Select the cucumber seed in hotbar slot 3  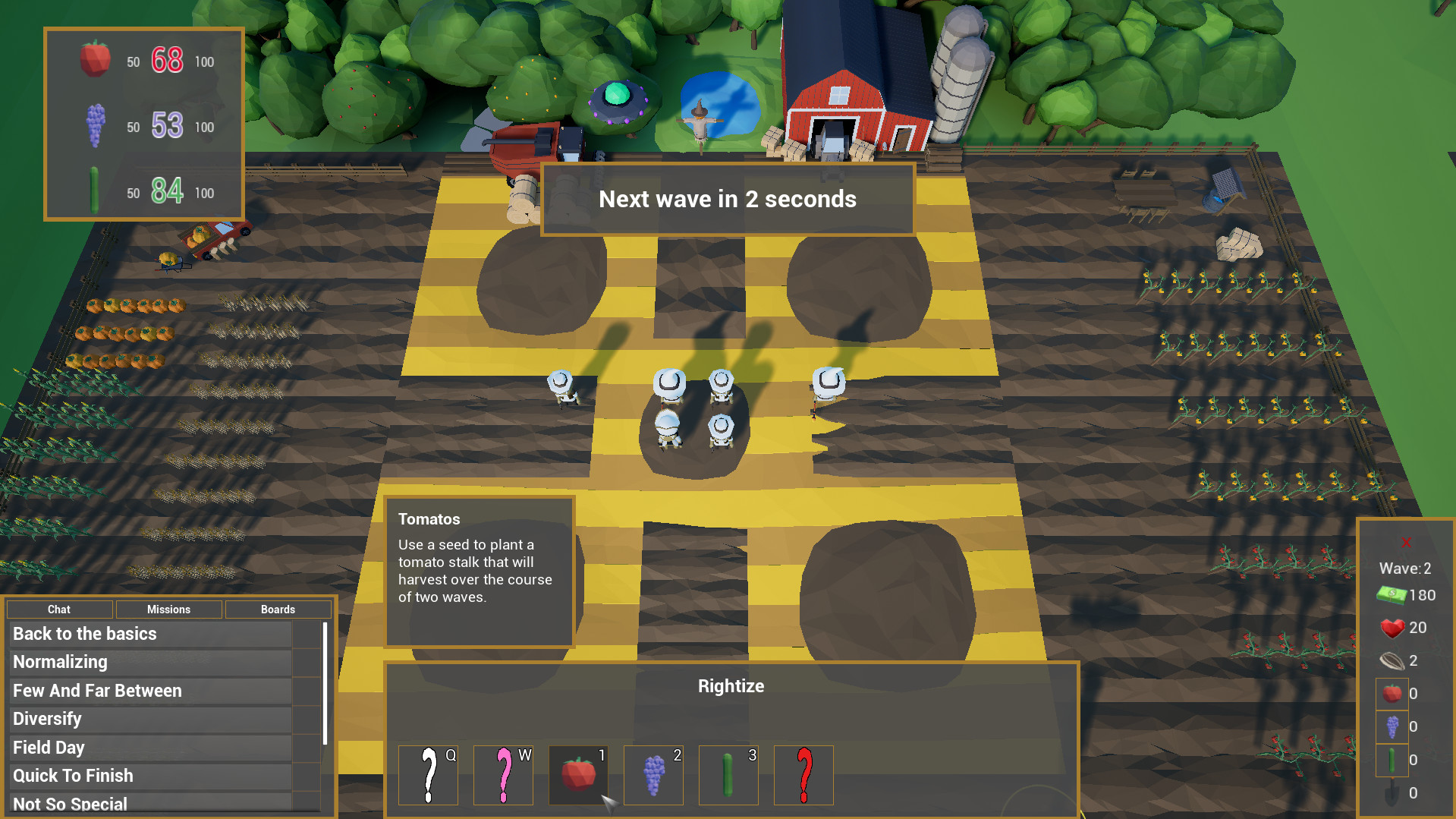pos(728,774)
